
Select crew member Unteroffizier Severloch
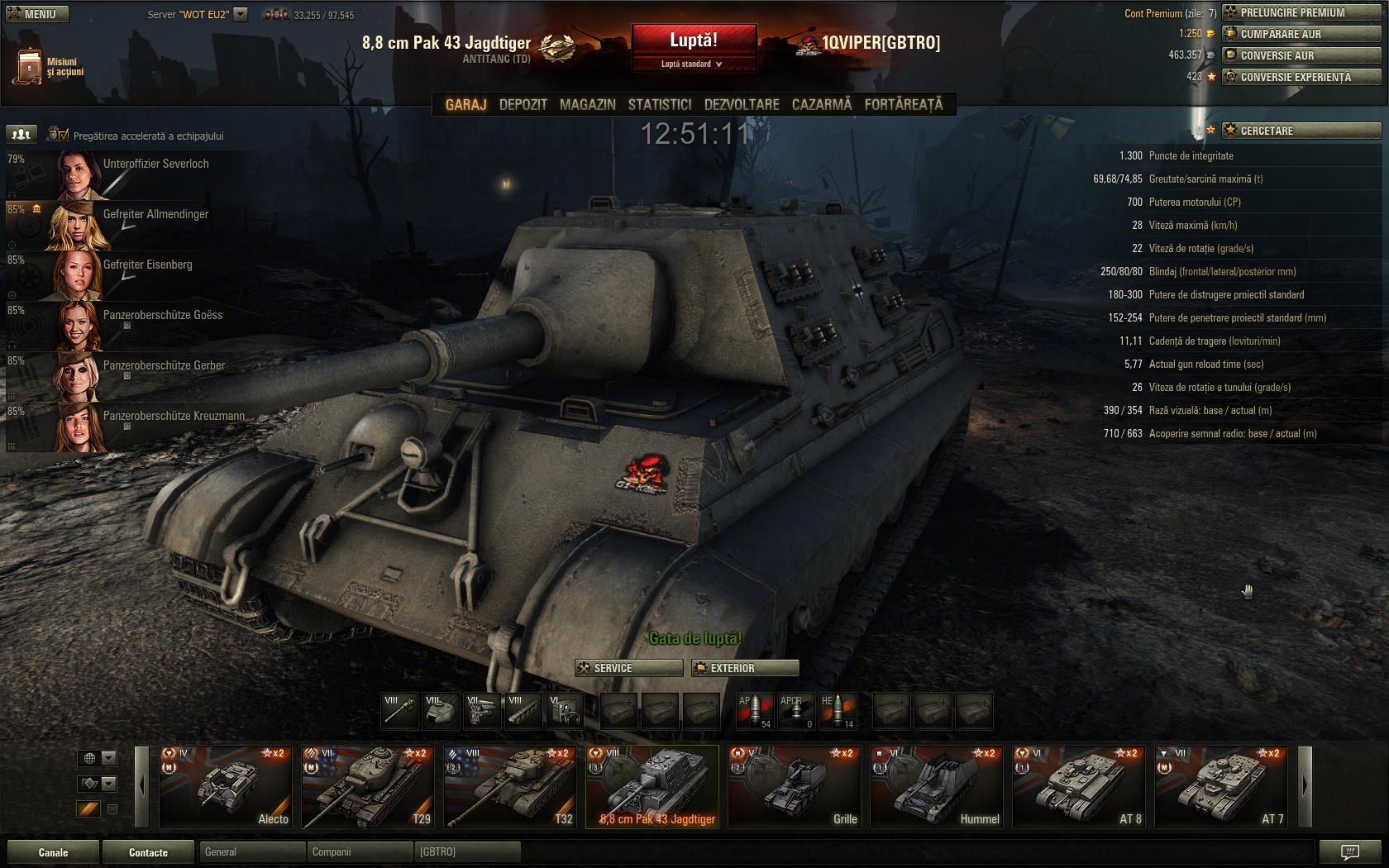tap(155, 165)
